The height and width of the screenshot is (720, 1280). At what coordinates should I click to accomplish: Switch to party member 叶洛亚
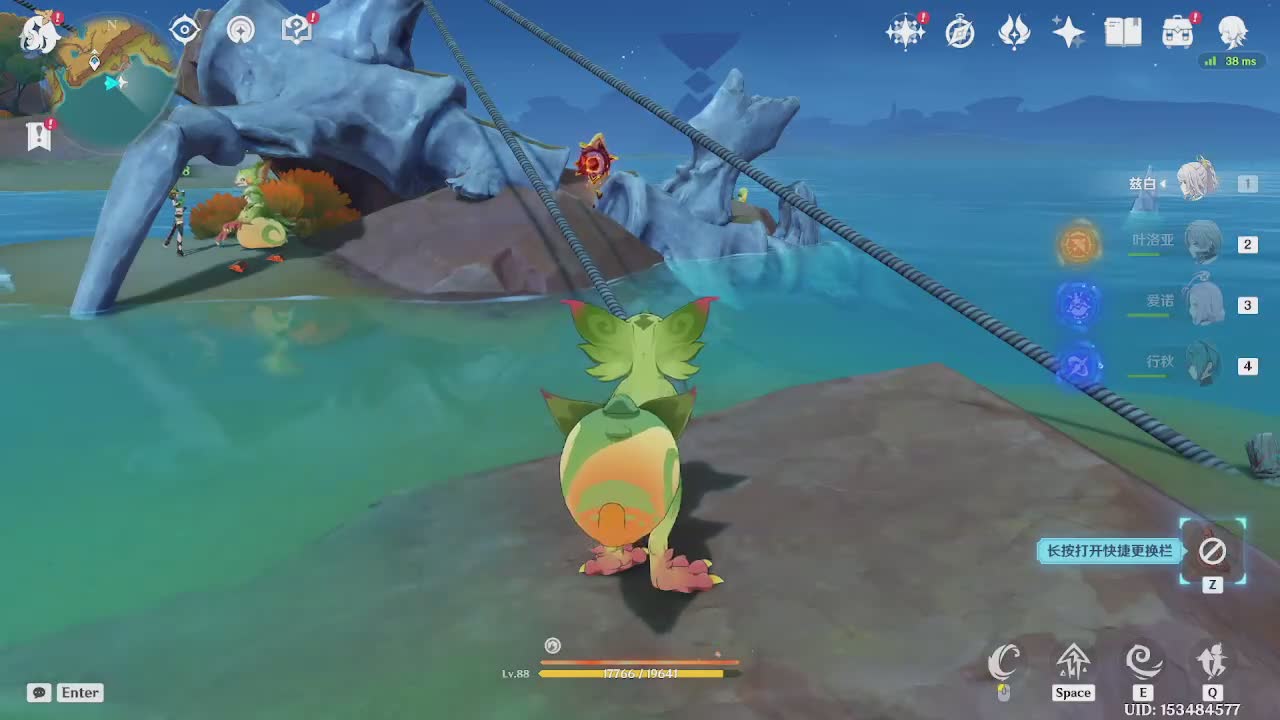[1201, 243]
